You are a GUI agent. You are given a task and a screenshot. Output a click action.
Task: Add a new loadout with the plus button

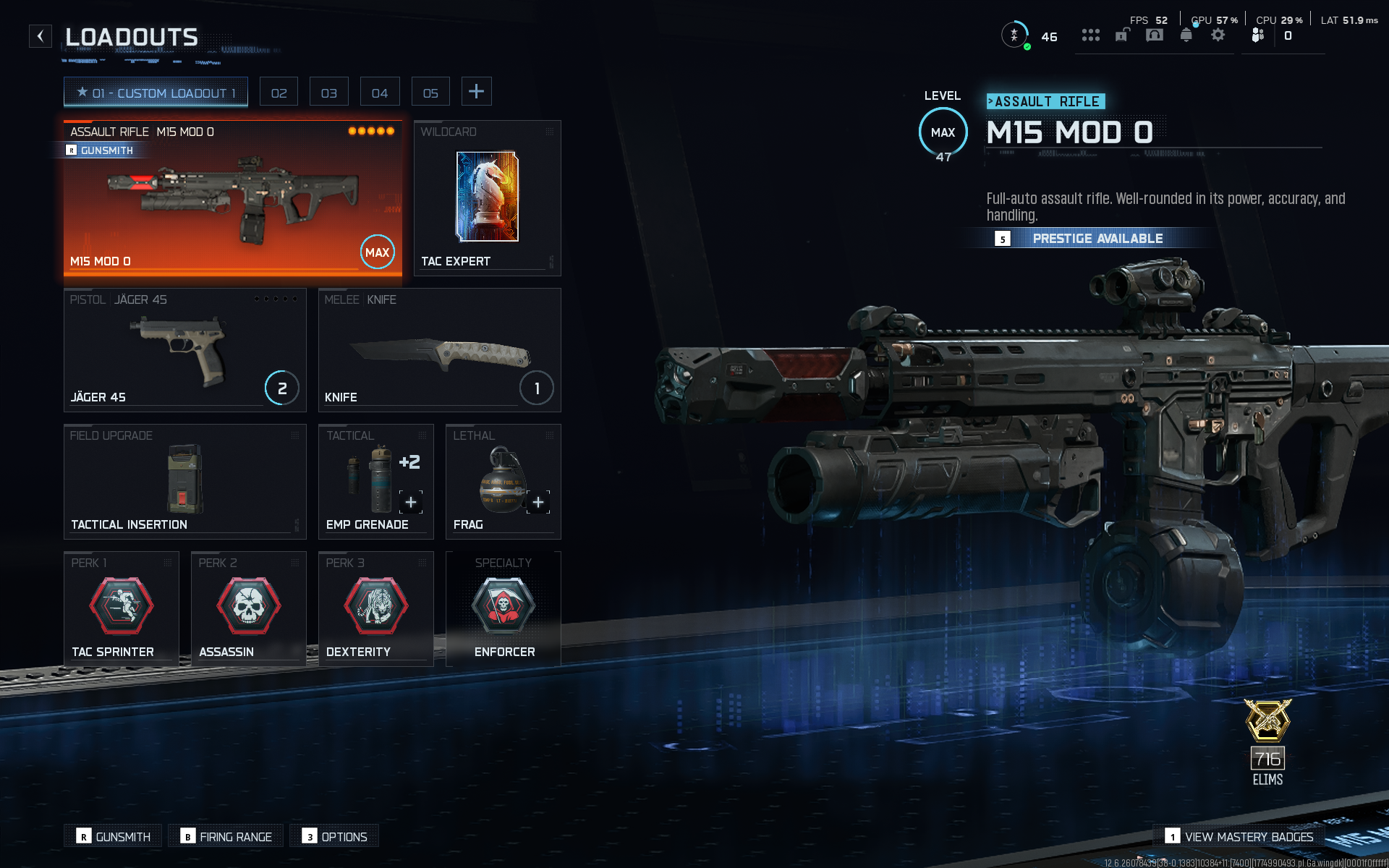tap(476, 91)
